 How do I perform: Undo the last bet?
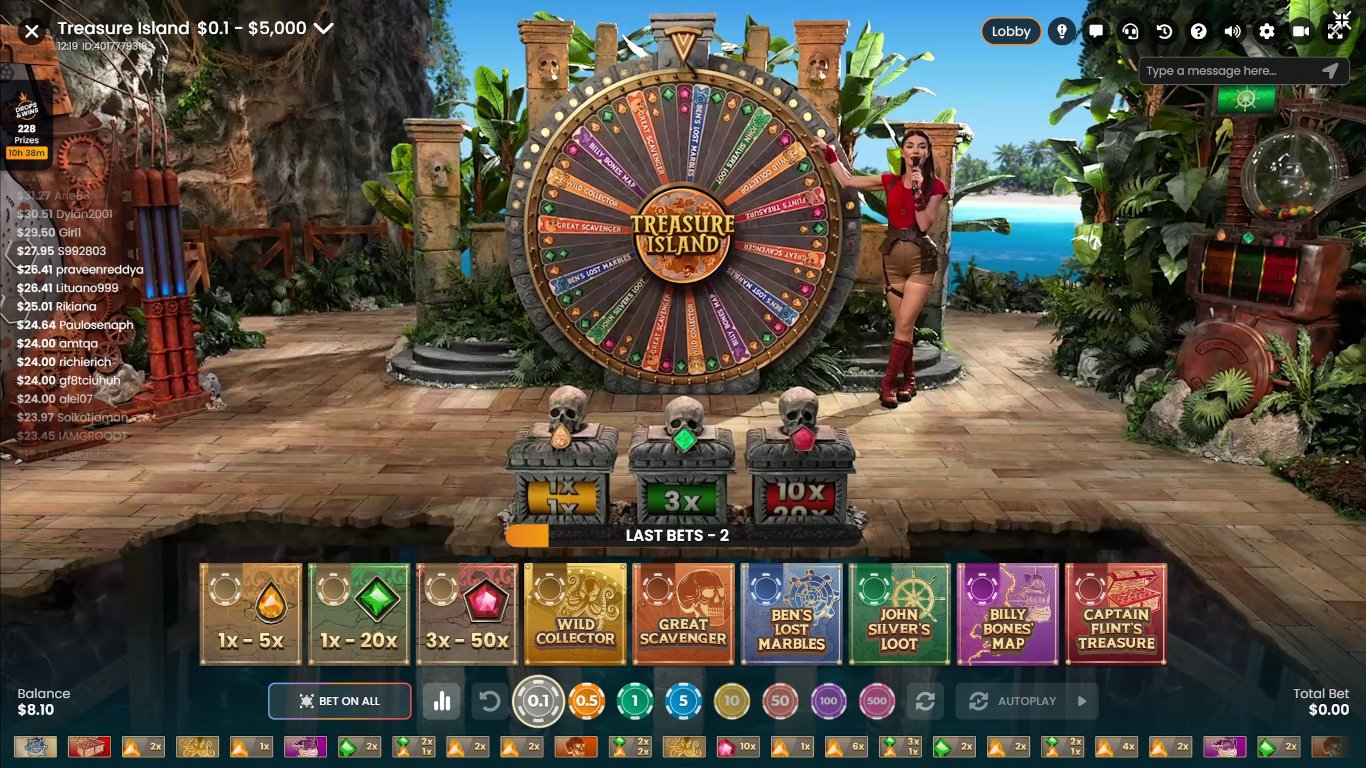tap(489, 701)
